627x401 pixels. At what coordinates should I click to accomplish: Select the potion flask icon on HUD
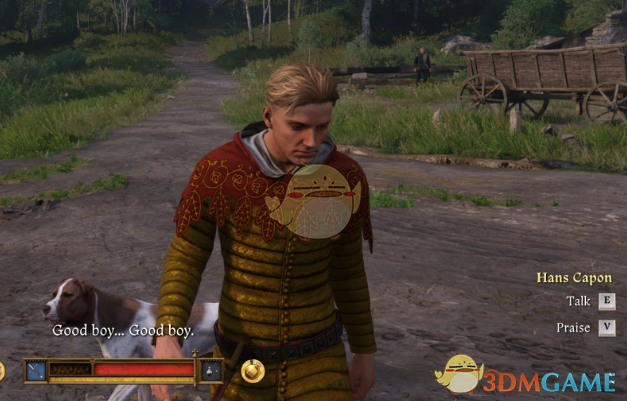click(211, 370)
